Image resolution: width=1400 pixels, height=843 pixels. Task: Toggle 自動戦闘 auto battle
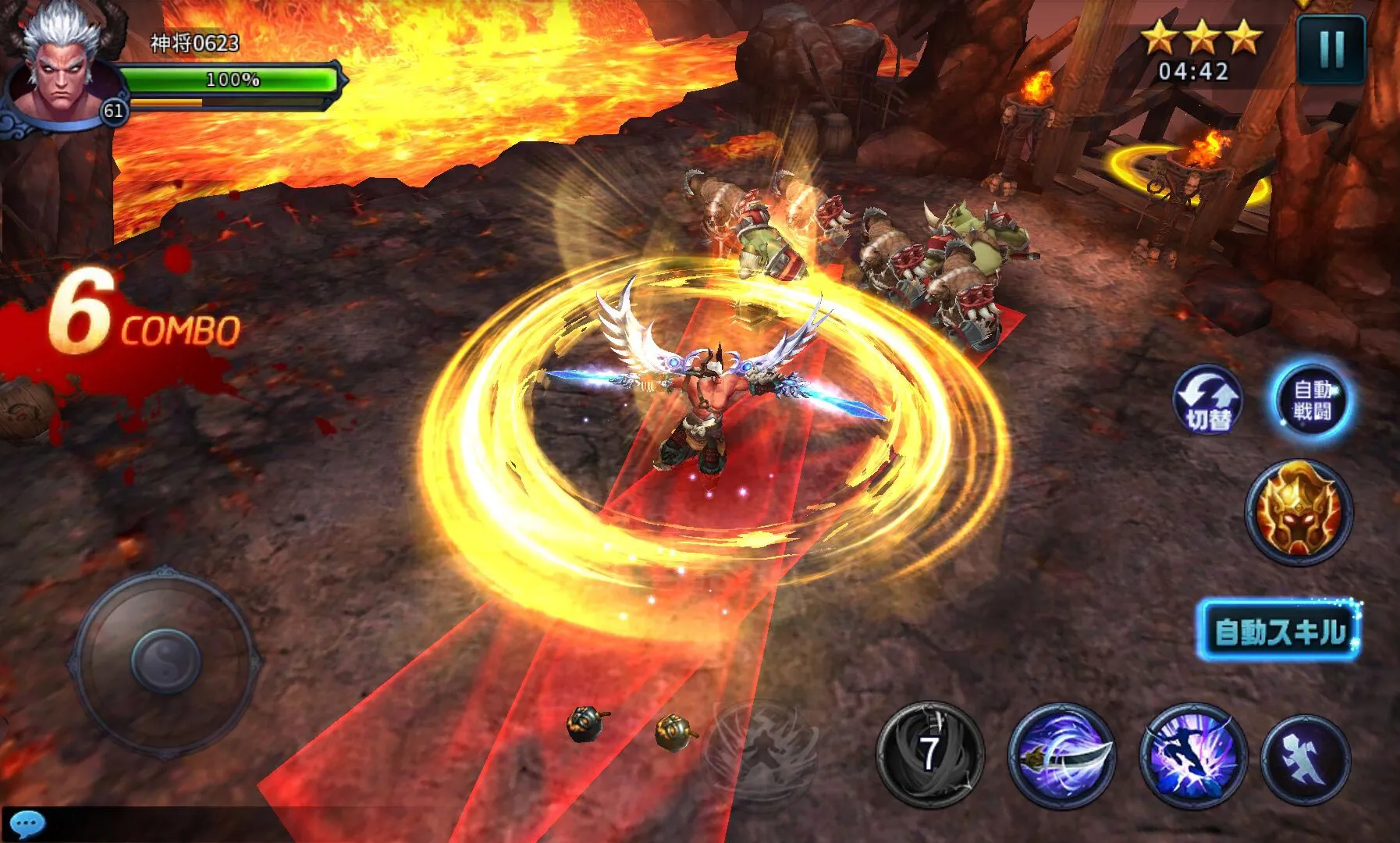[x=1313, y=400]
